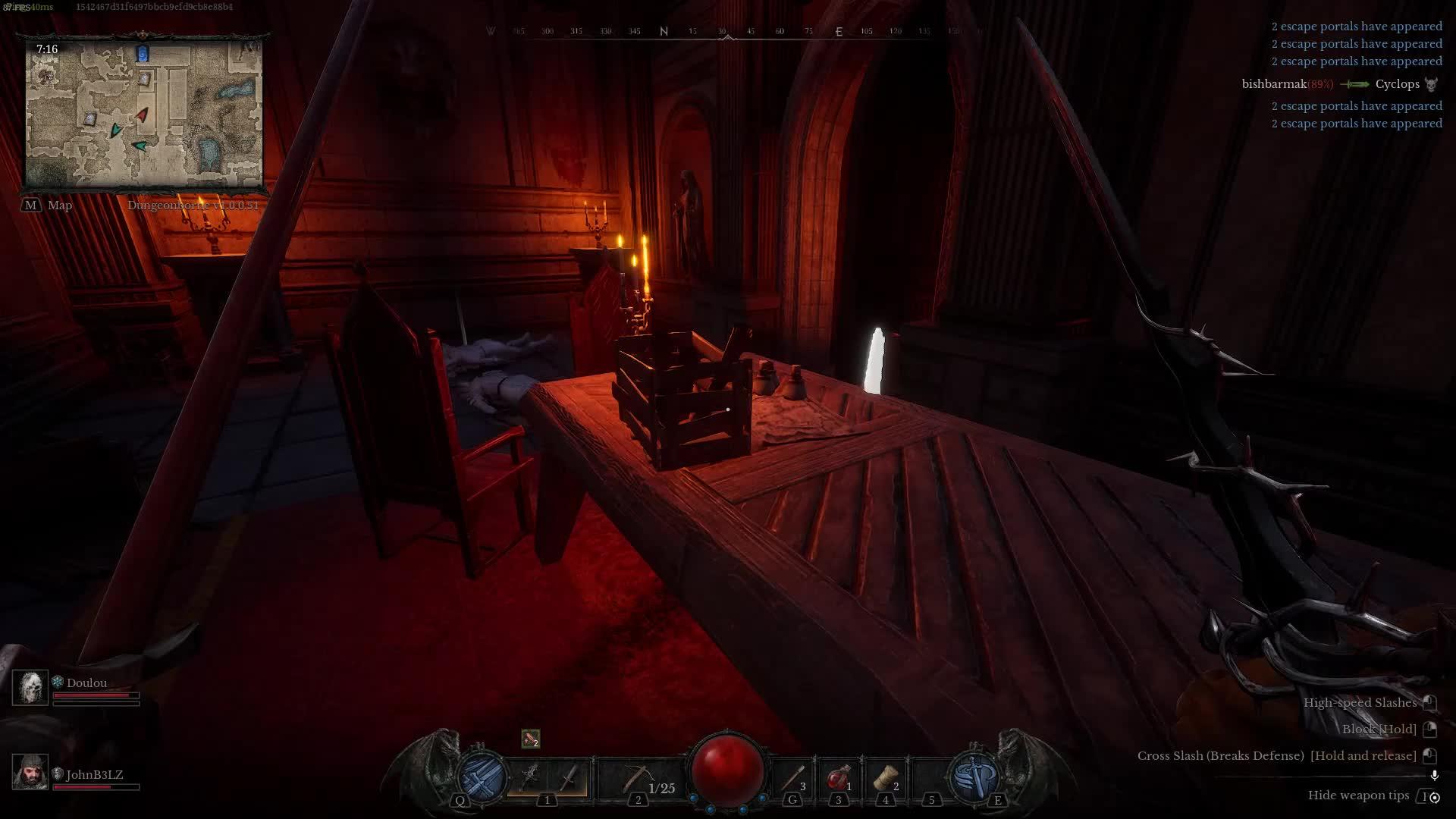Select the thorned greatsword weapon slot

(529, 777)
